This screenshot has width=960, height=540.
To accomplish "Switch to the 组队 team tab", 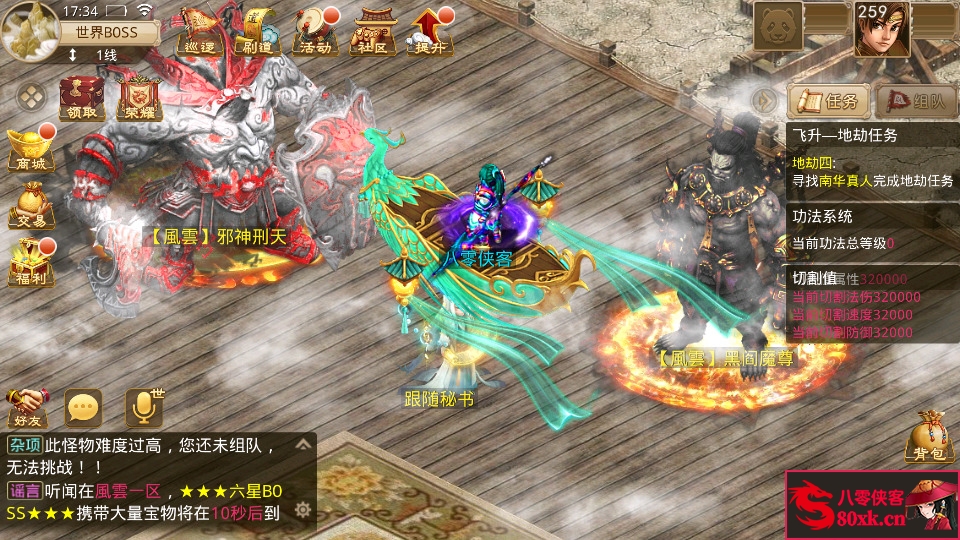I will pos(915,101).
